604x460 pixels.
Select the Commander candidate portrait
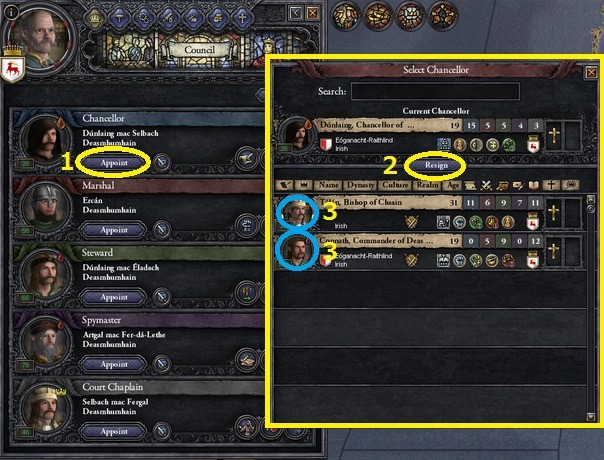tap(297, 247)
